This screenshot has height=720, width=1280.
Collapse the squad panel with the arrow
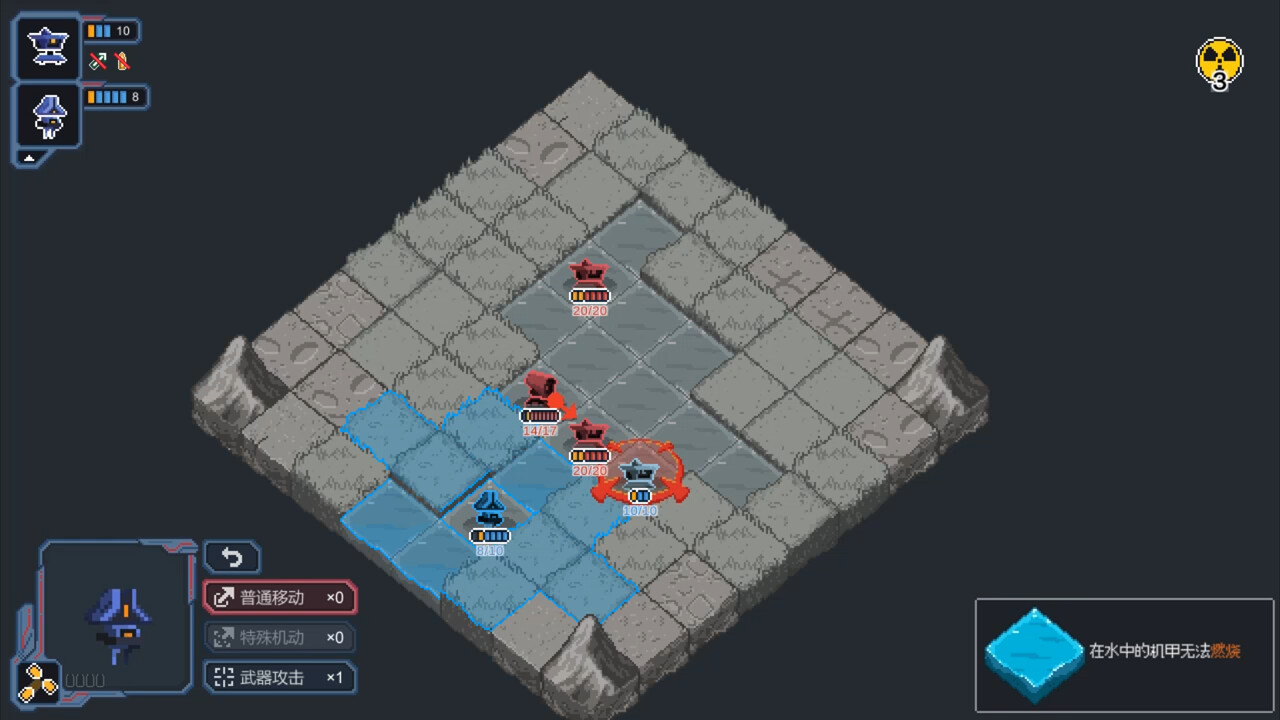[x=30, y=157]
